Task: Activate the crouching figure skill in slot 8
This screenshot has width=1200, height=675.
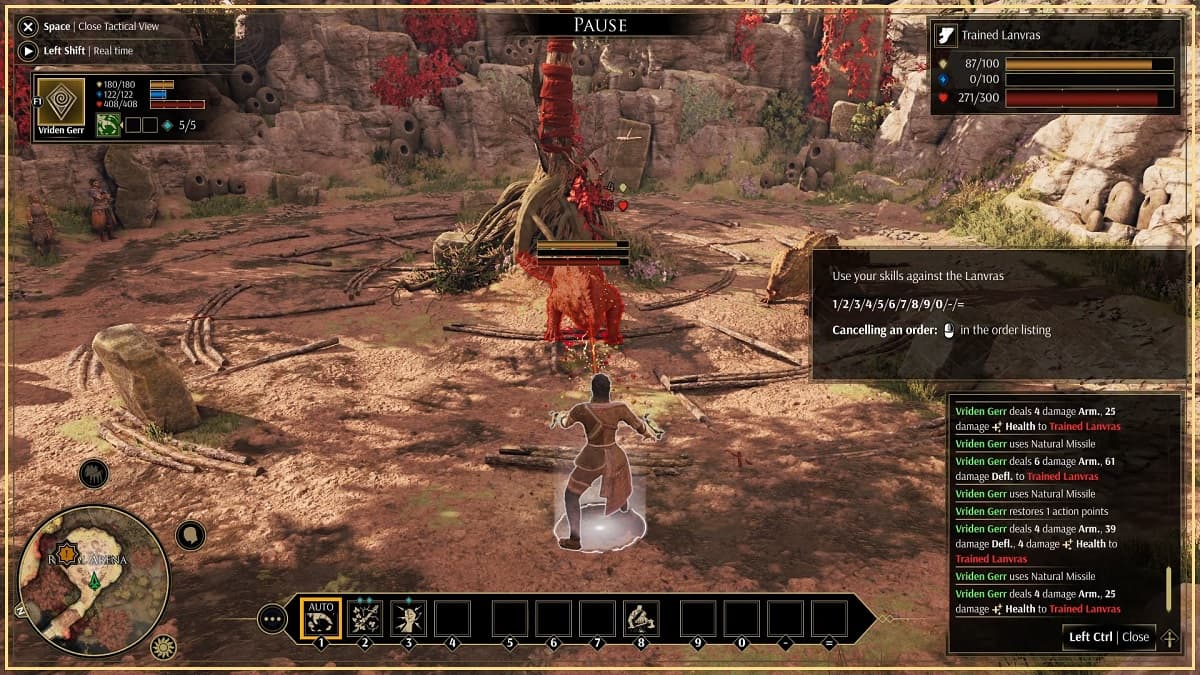Action: click(641, 619)
